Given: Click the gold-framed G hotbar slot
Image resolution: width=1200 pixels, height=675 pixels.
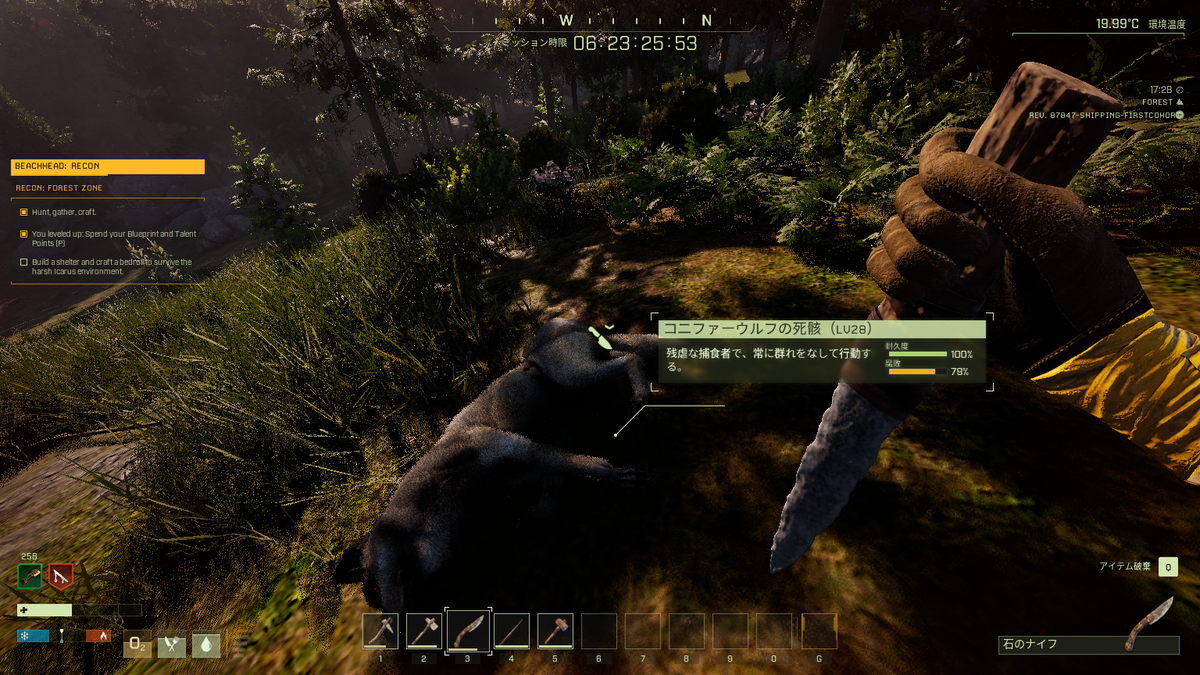Looking at the screenshot, I should point(820,631).
